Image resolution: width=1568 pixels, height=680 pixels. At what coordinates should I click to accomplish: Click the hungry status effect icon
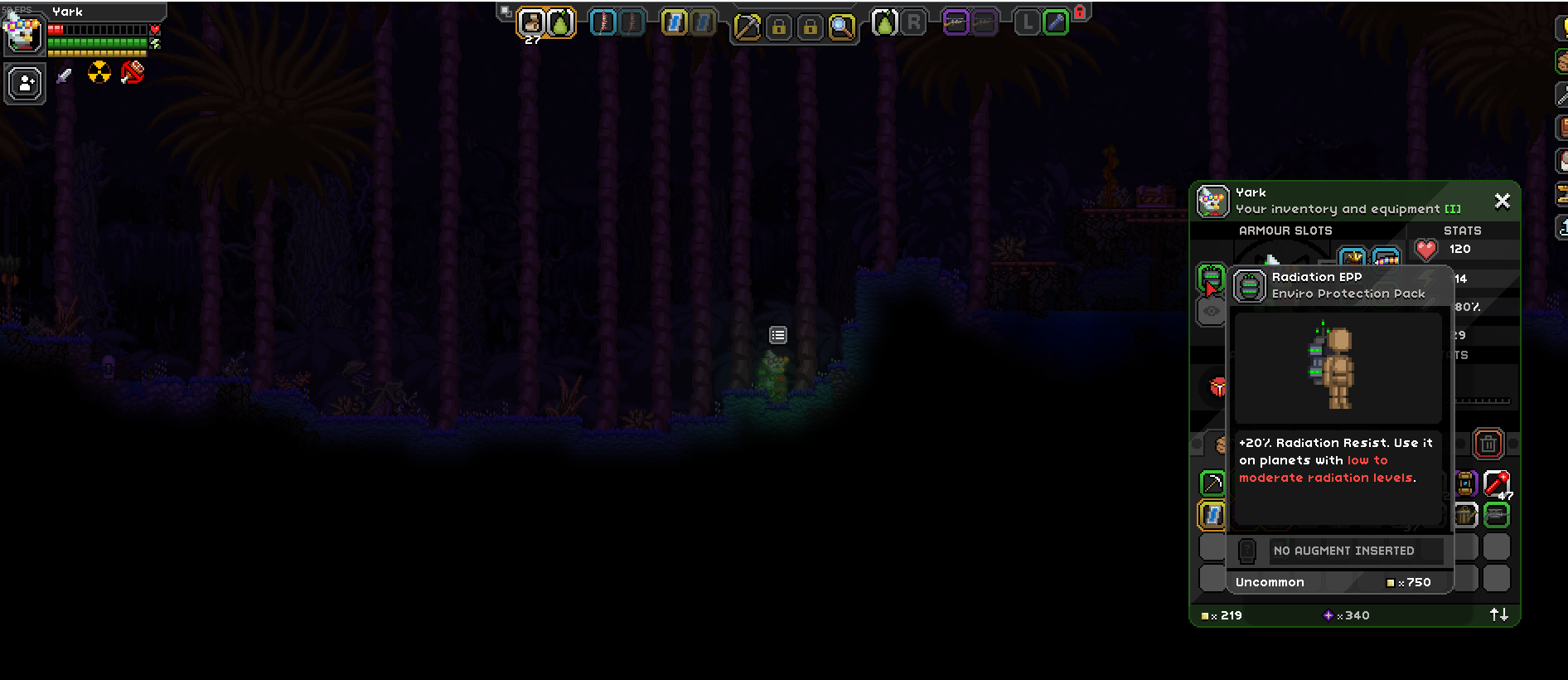click(x=131, y=73)
